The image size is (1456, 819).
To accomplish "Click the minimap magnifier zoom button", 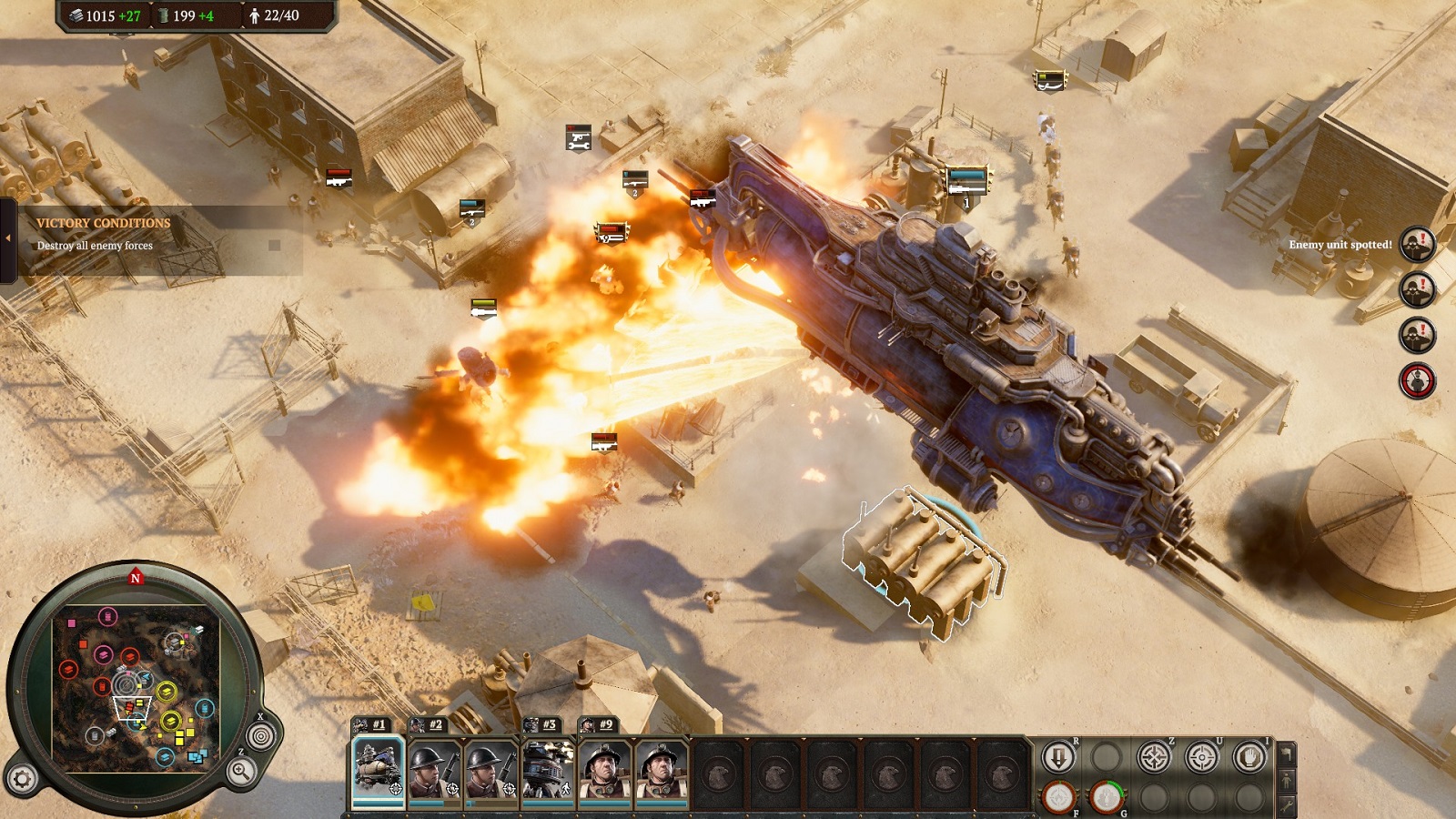I will tap(241, 772).
